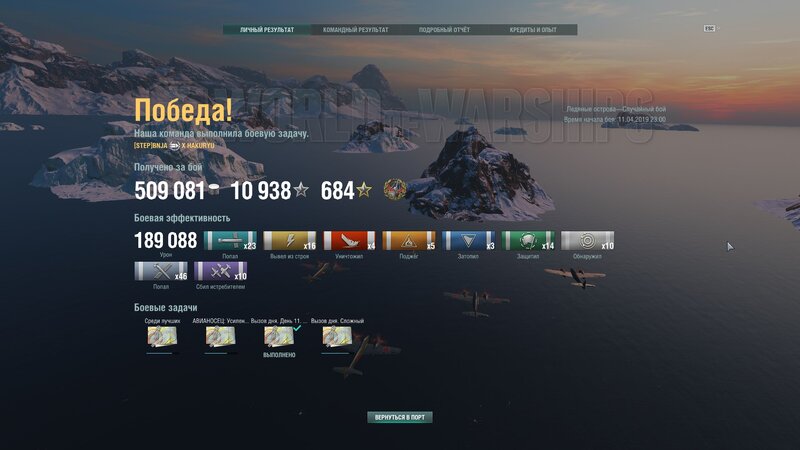Switch to the Личный результат tab

267,30
